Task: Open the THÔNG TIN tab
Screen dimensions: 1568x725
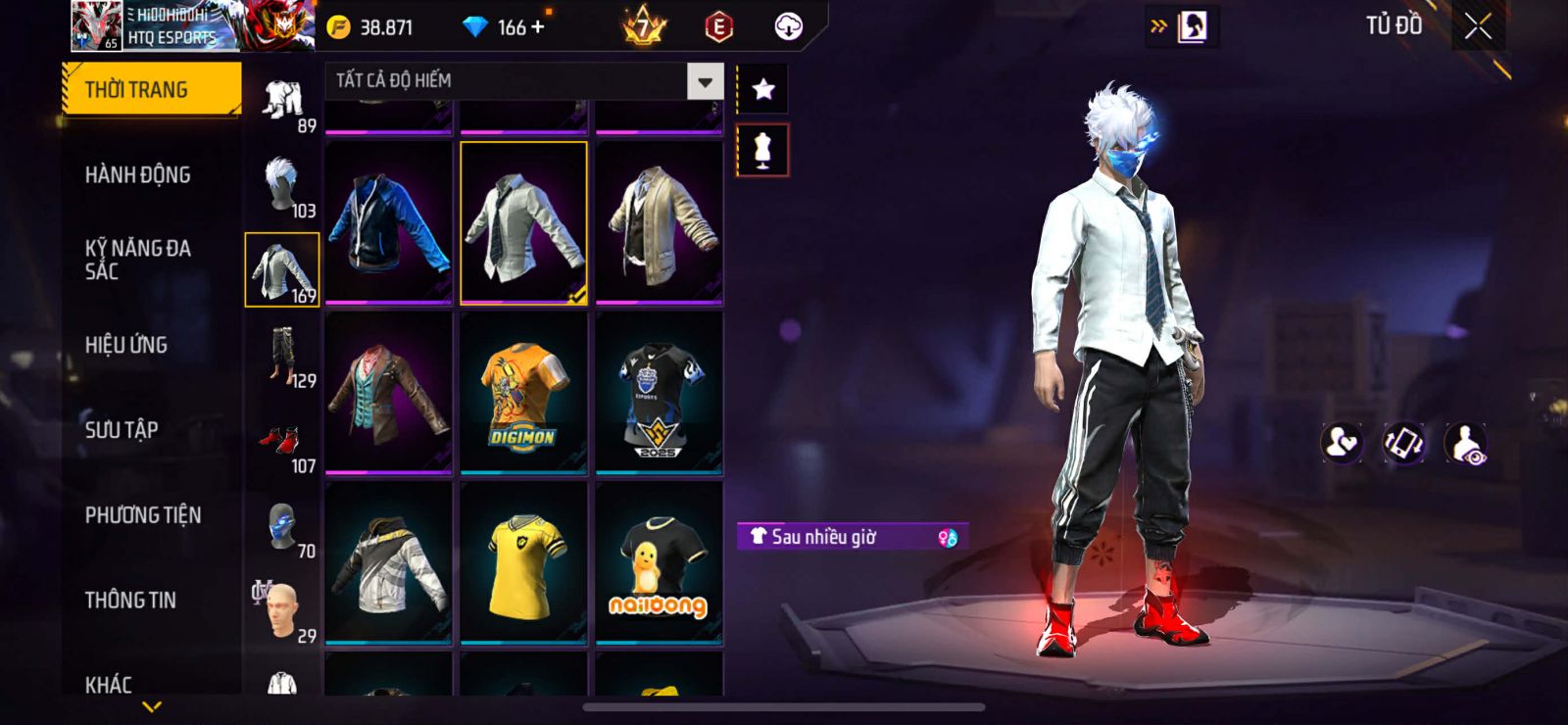Action: [x=130, y=601]
